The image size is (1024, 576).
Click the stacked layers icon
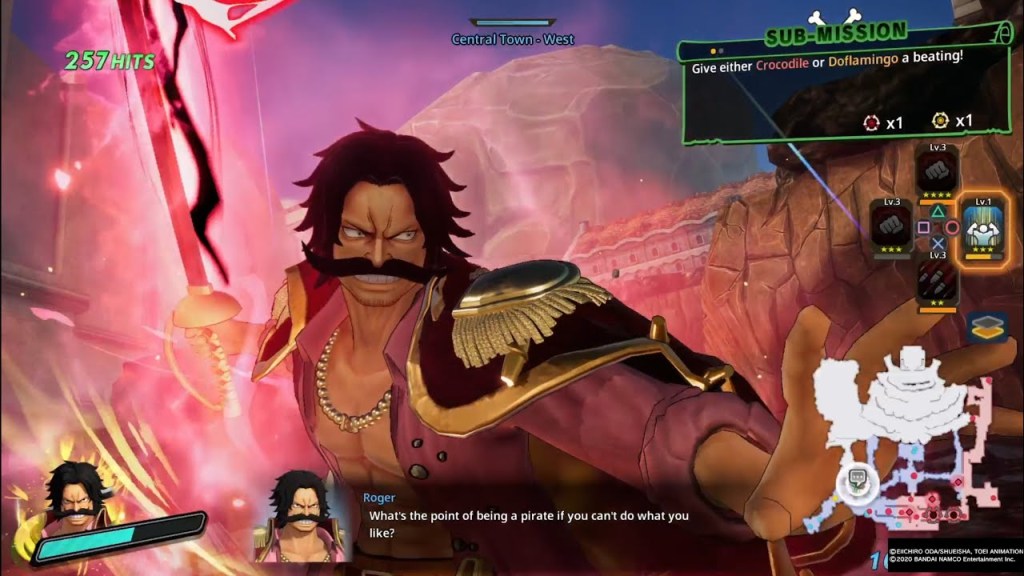pyautogui.click(x=986, y=327)
